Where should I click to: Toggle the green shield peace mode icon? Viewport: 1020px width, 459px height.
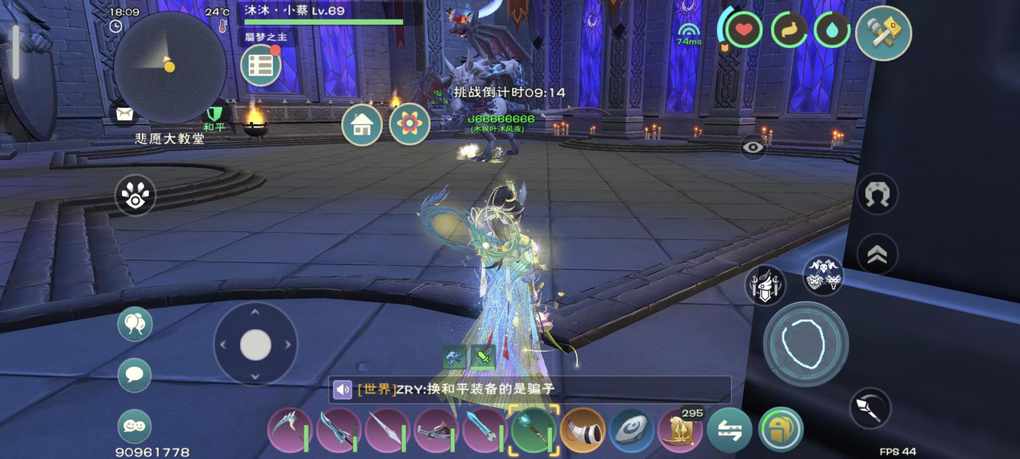point(214,114)
